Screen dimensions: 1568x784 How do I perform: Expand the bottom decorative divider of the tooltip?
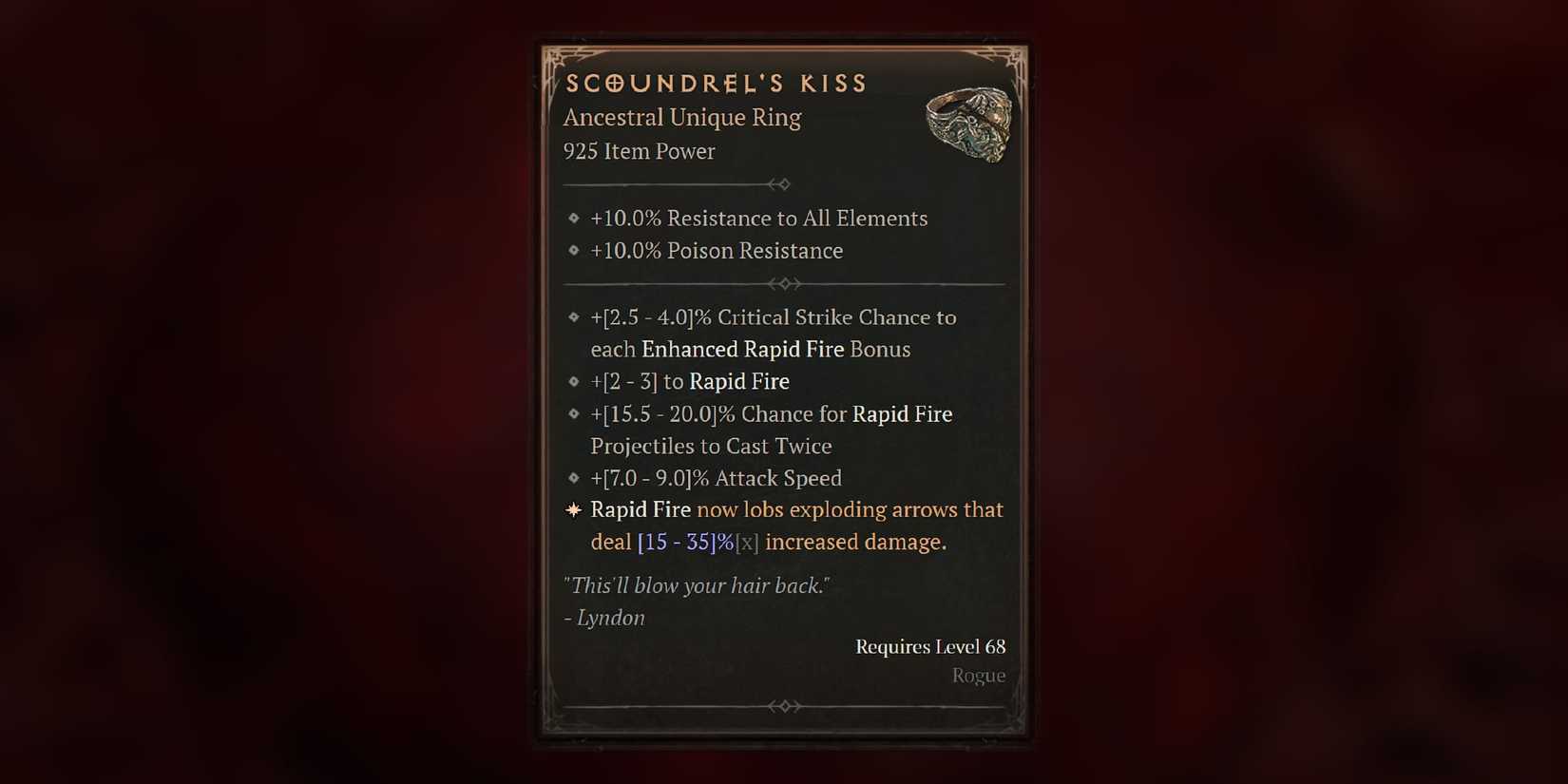(x=785, y=705)
